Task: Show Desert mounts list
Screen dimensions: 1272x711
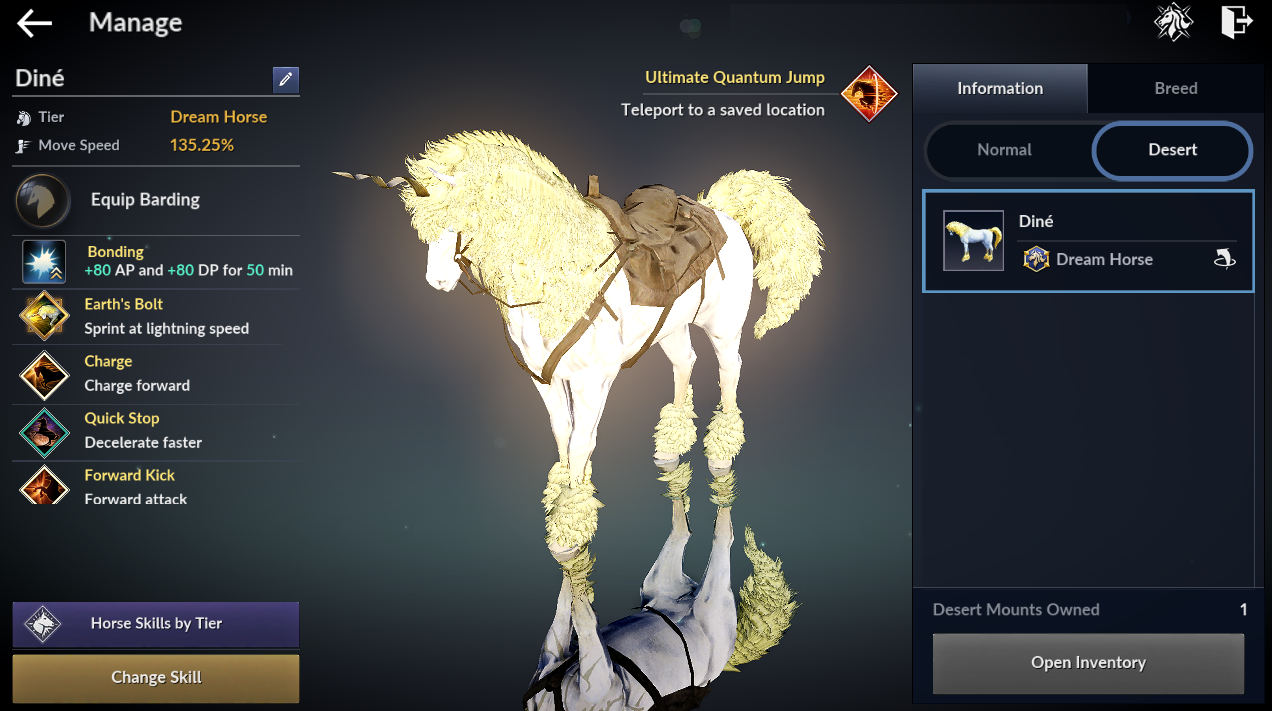Action: 1172,150
